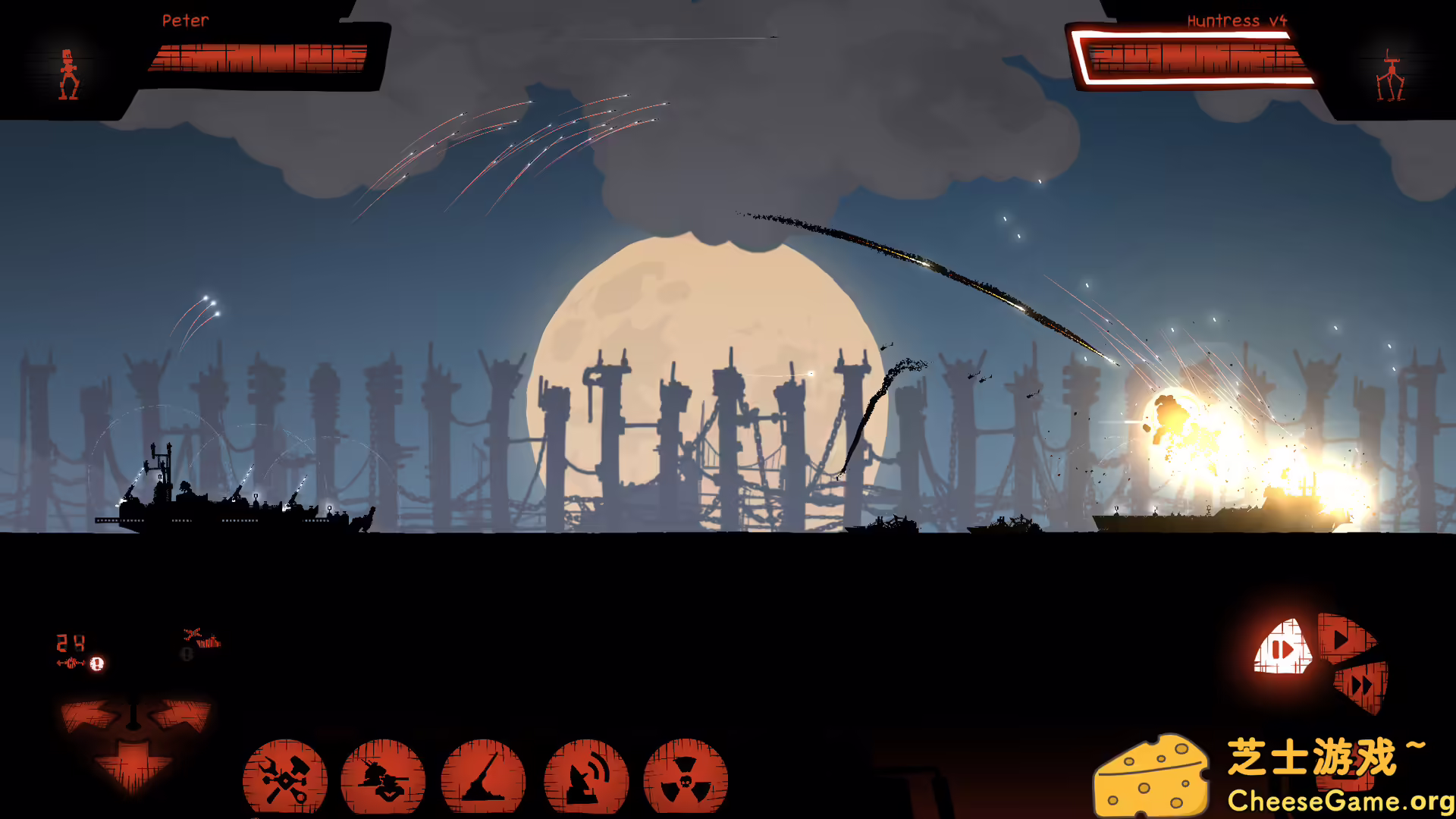Activate the artillery cannon command
Screen dimensions: 1456x819
click(x=483, y=778)
